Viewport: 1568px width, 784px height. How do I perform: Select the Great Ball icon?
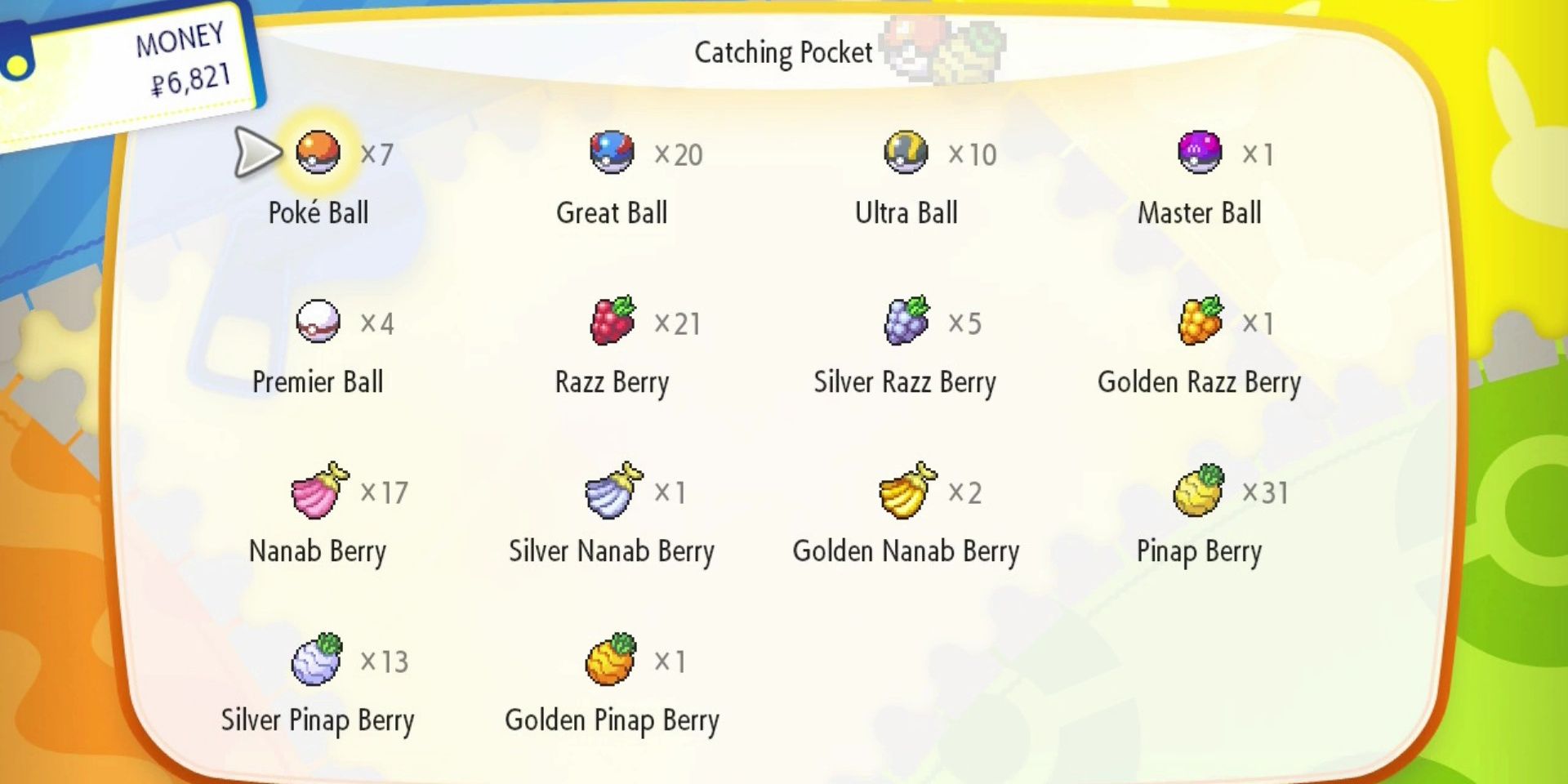click(x=612, y=152)
